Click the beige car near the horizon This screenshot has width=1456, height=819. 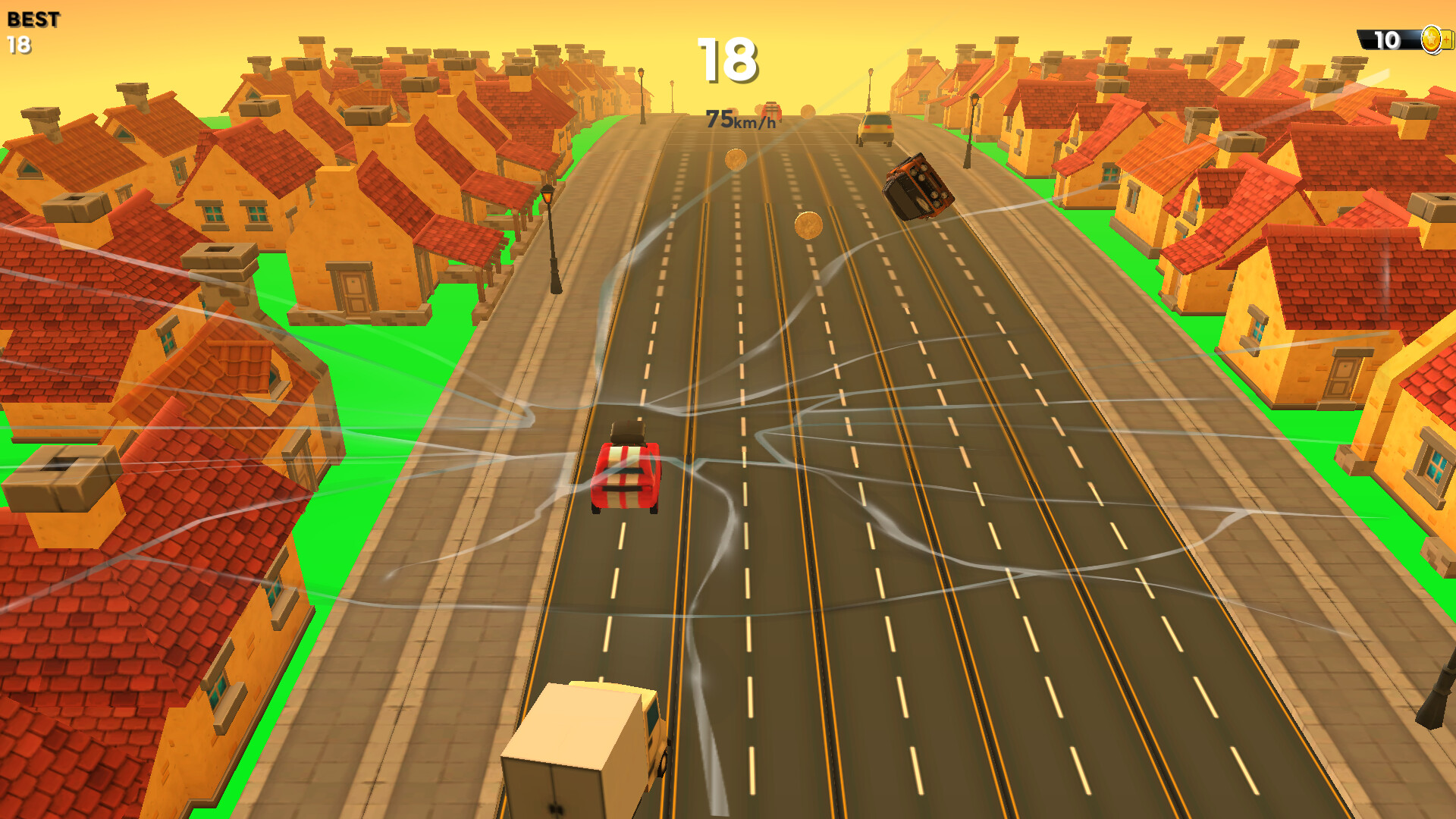[874, 129]
